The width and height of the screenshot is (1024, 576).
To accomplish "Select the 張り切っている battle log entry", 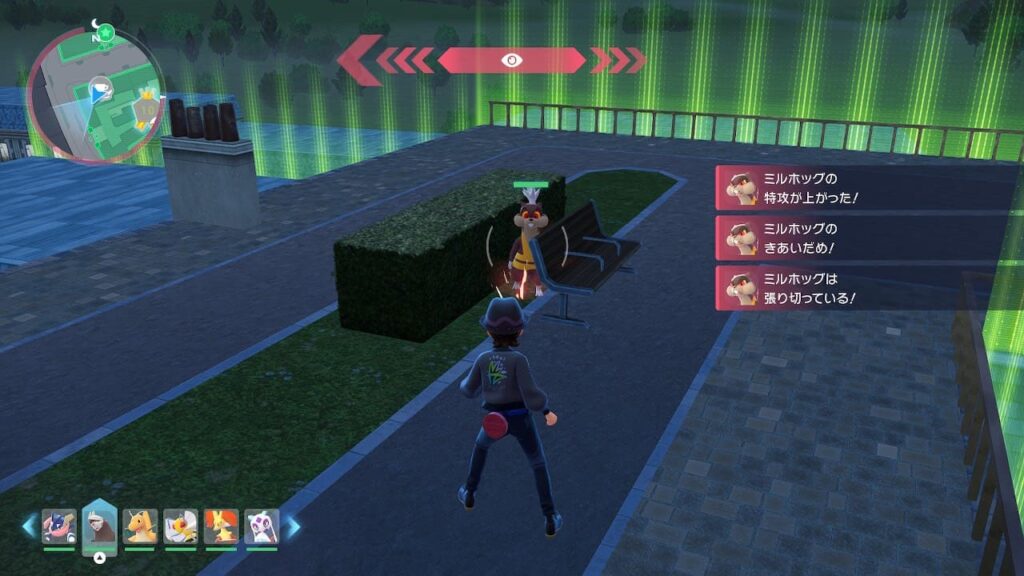I will click(x=864, y=288).
